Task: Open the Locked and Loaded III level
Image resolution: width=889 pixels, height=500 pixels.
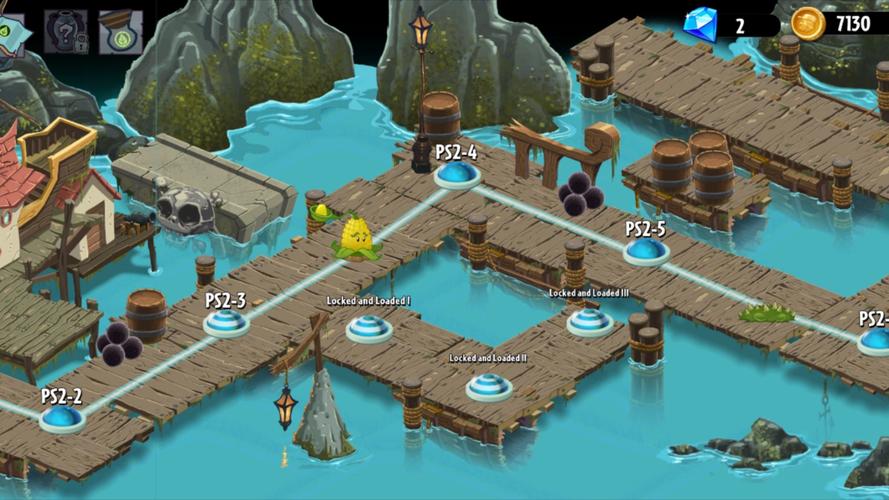Action: (590, 321)
